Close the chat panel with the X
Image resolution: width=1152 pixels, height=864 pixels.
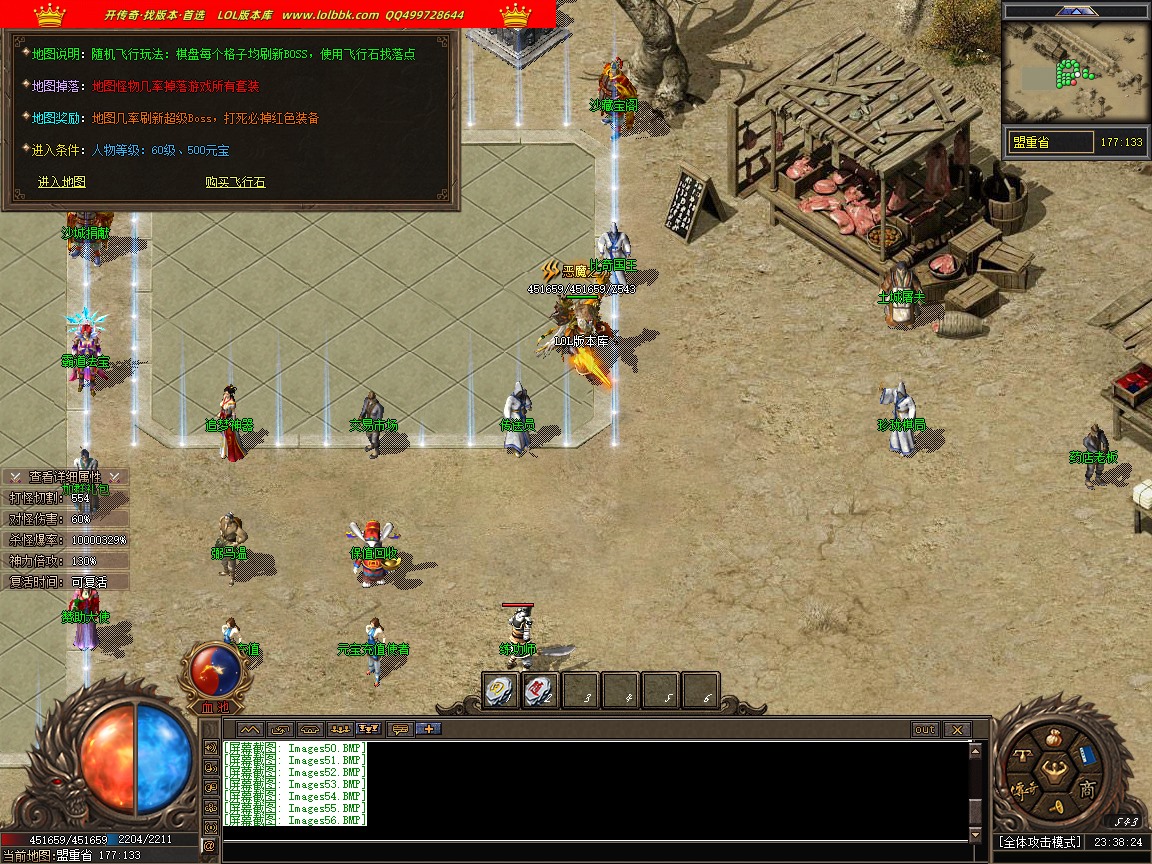[x=957, y=730]
